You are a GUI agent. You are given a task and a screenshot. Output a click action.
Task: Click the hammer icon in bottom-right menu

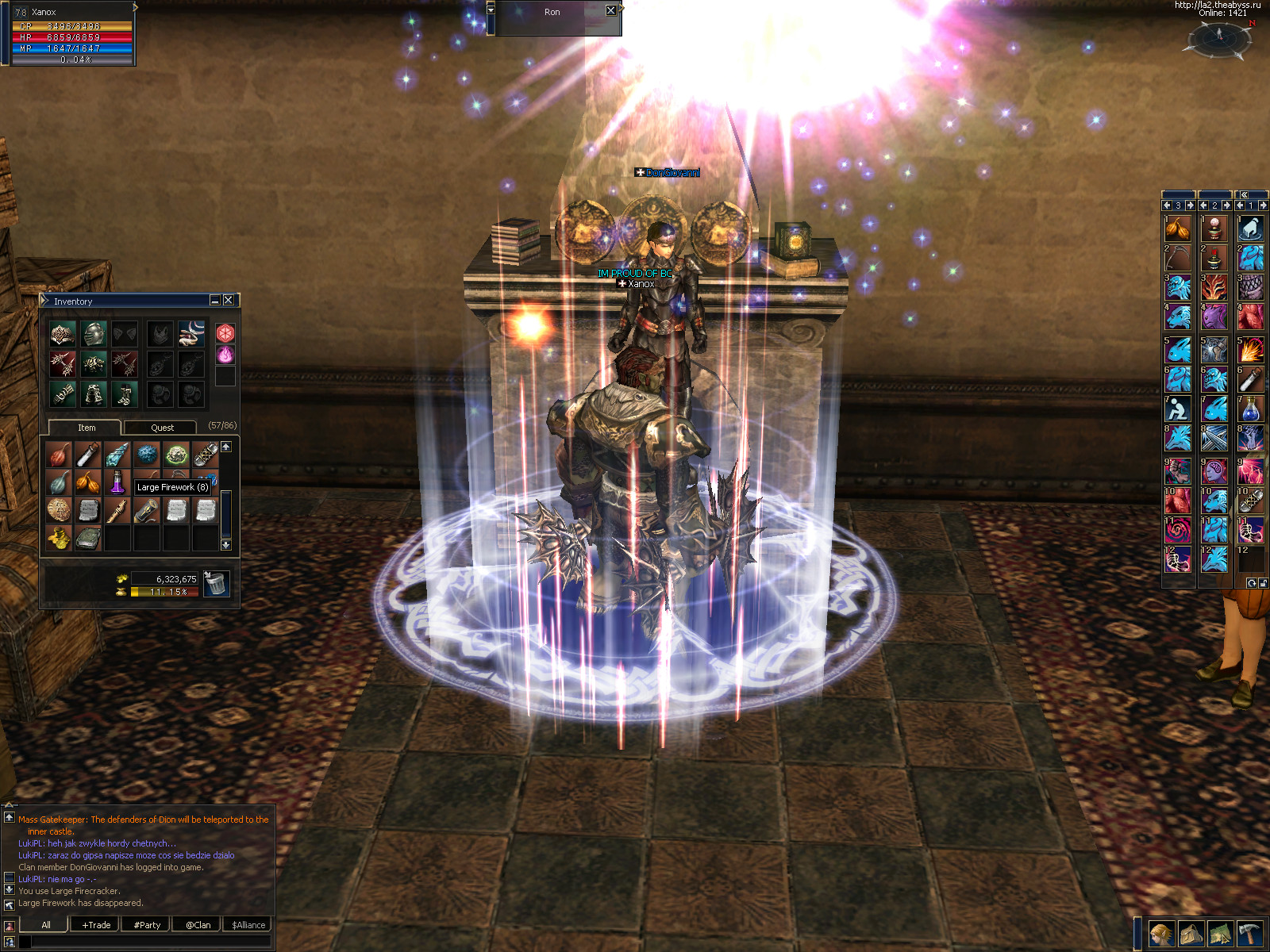[x=1249, y=934]
